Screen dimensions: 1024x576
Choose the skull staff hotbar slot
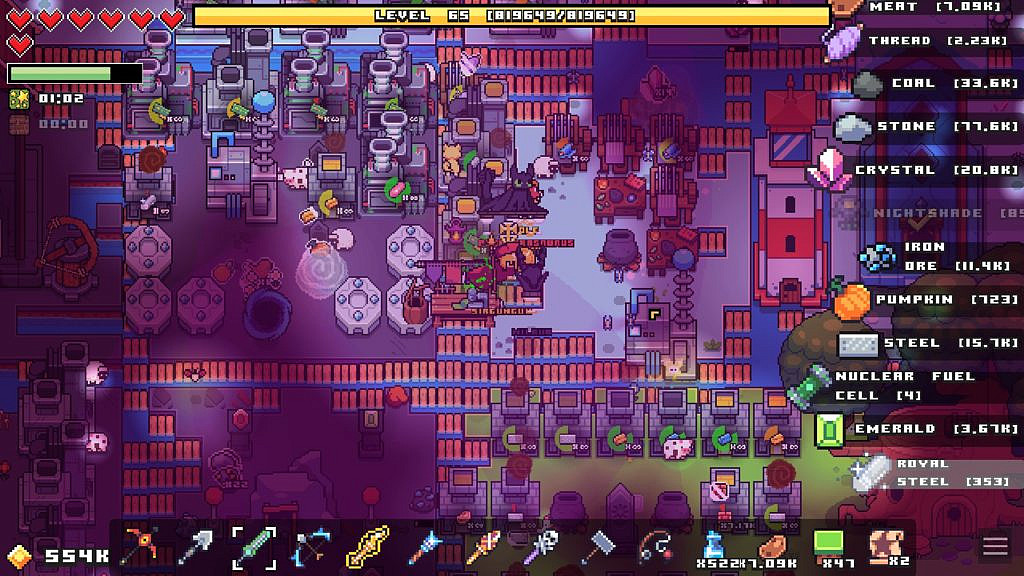(540, 546)
